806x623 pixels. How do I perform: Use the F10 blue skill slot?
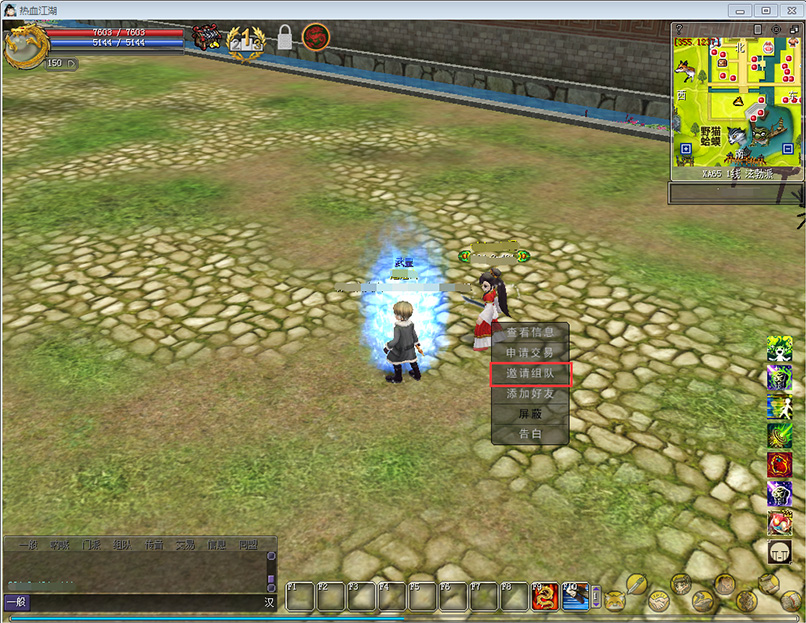[575, 597]
